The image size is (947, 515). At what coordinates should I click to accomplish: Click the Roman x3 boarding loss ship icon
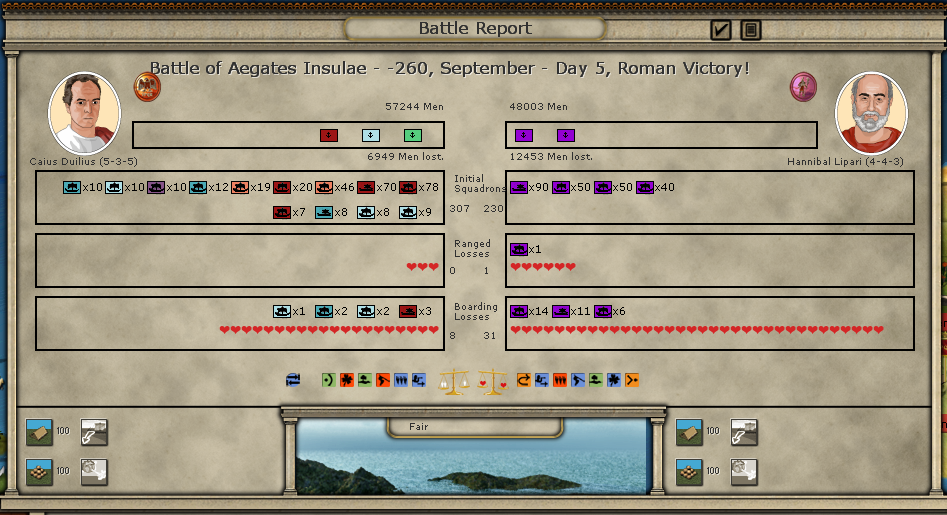408,311
